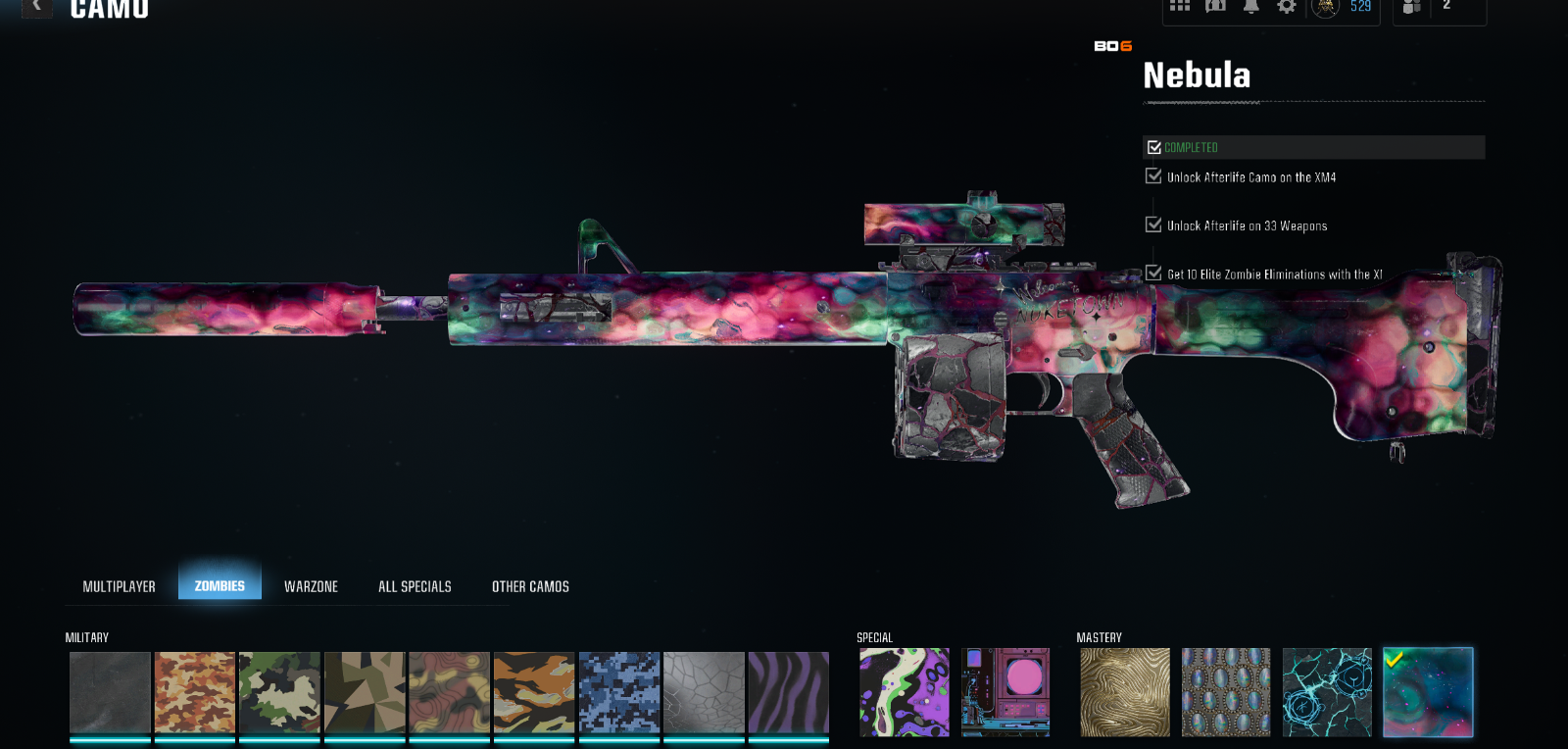Open the notifications bell
Screen dimensions: 1568x749
(1251, 7)
